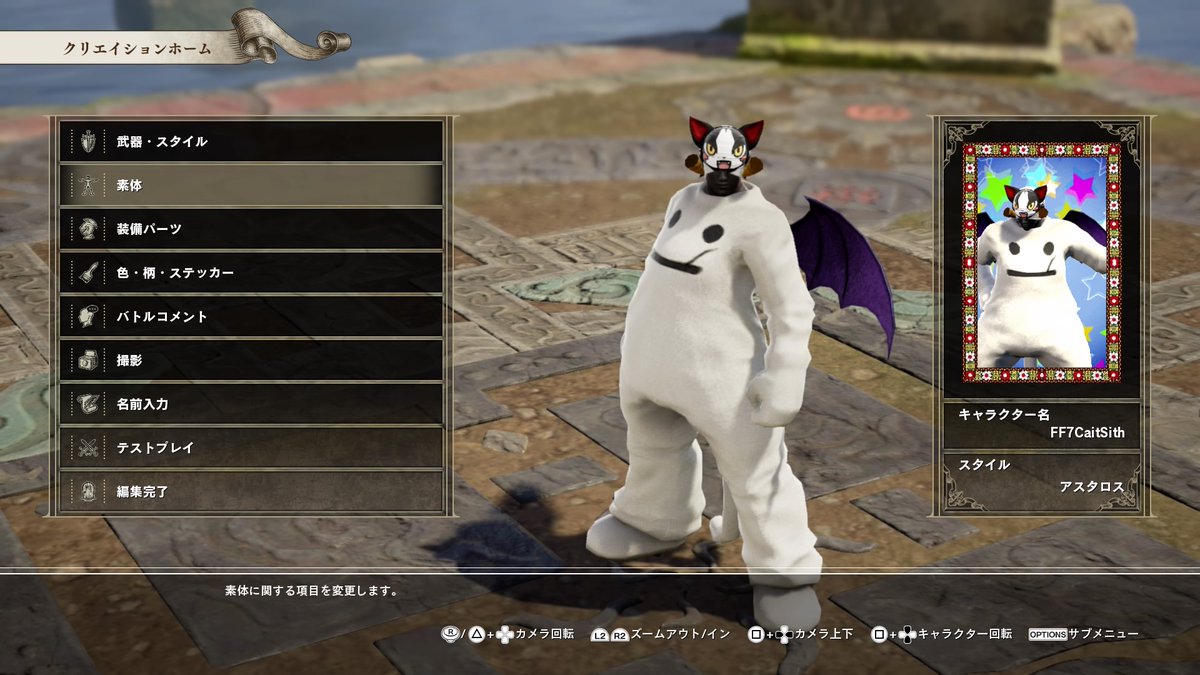Image resolution: width=1200 pixels, height=675 pixels.
Task: Select 編集完了 to finish editing
Action: (x=250, y=491)
